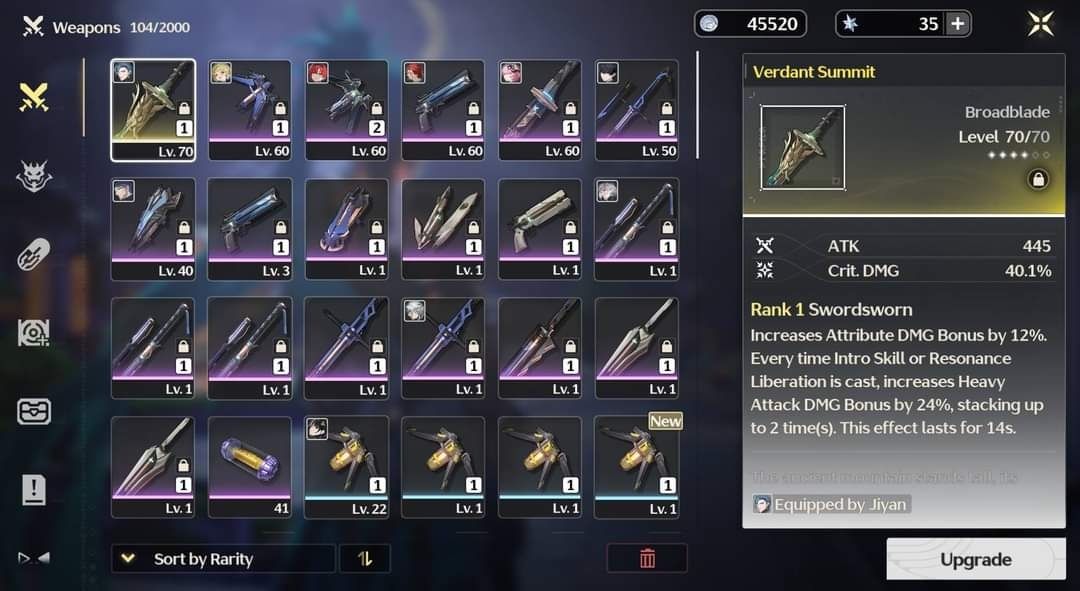Choose the Lv. 40 weapon slot

point(153,228)
